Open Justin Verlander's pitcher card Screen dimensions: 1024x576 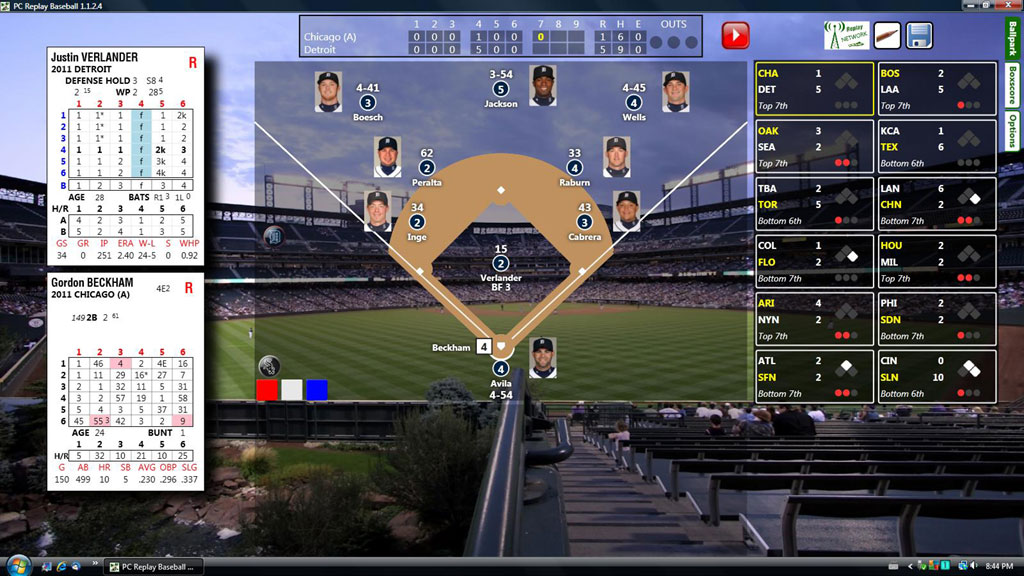coord(126,156)
